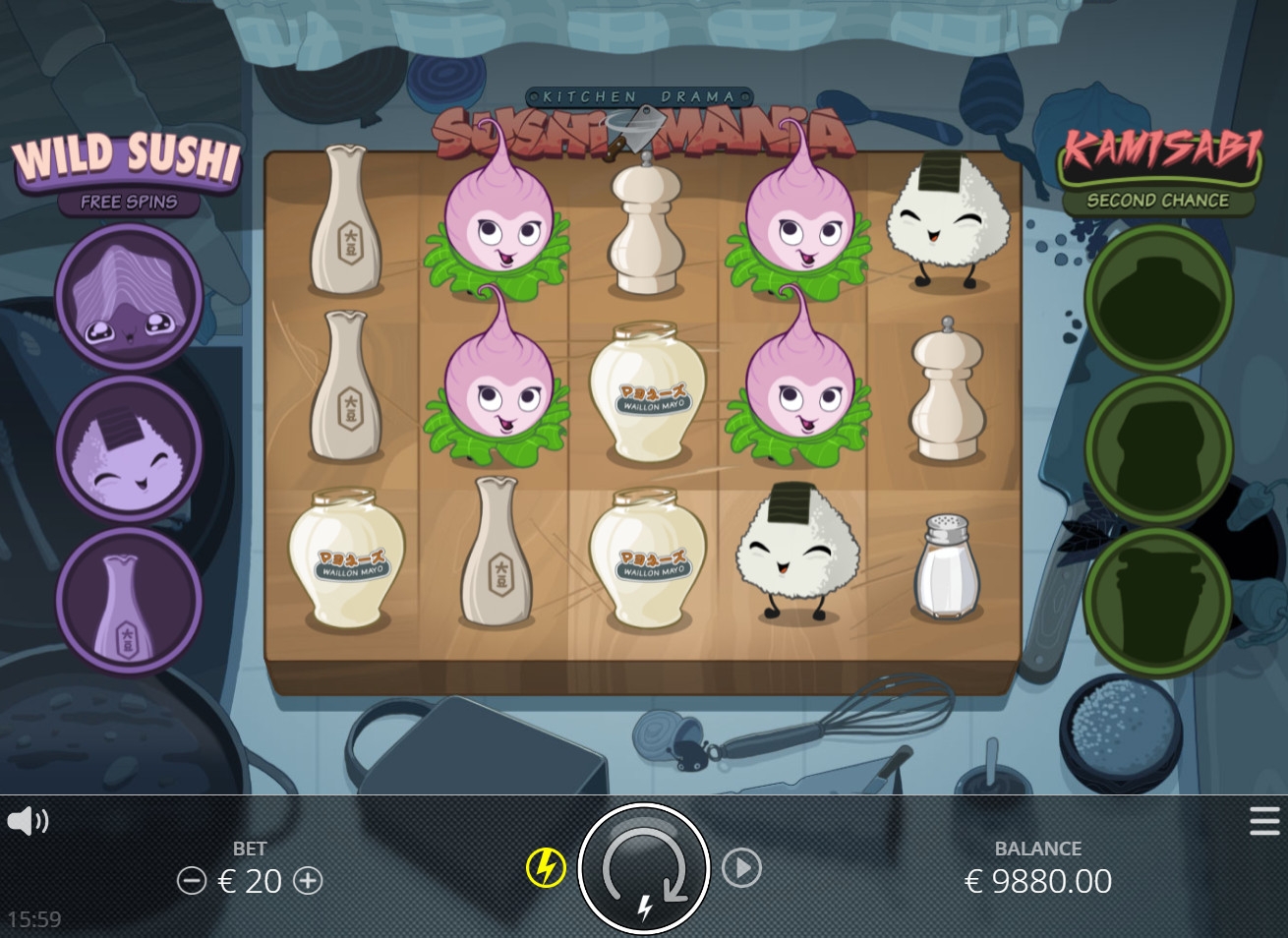Mute the sound using the speaker icon

(x=28, y=821)
